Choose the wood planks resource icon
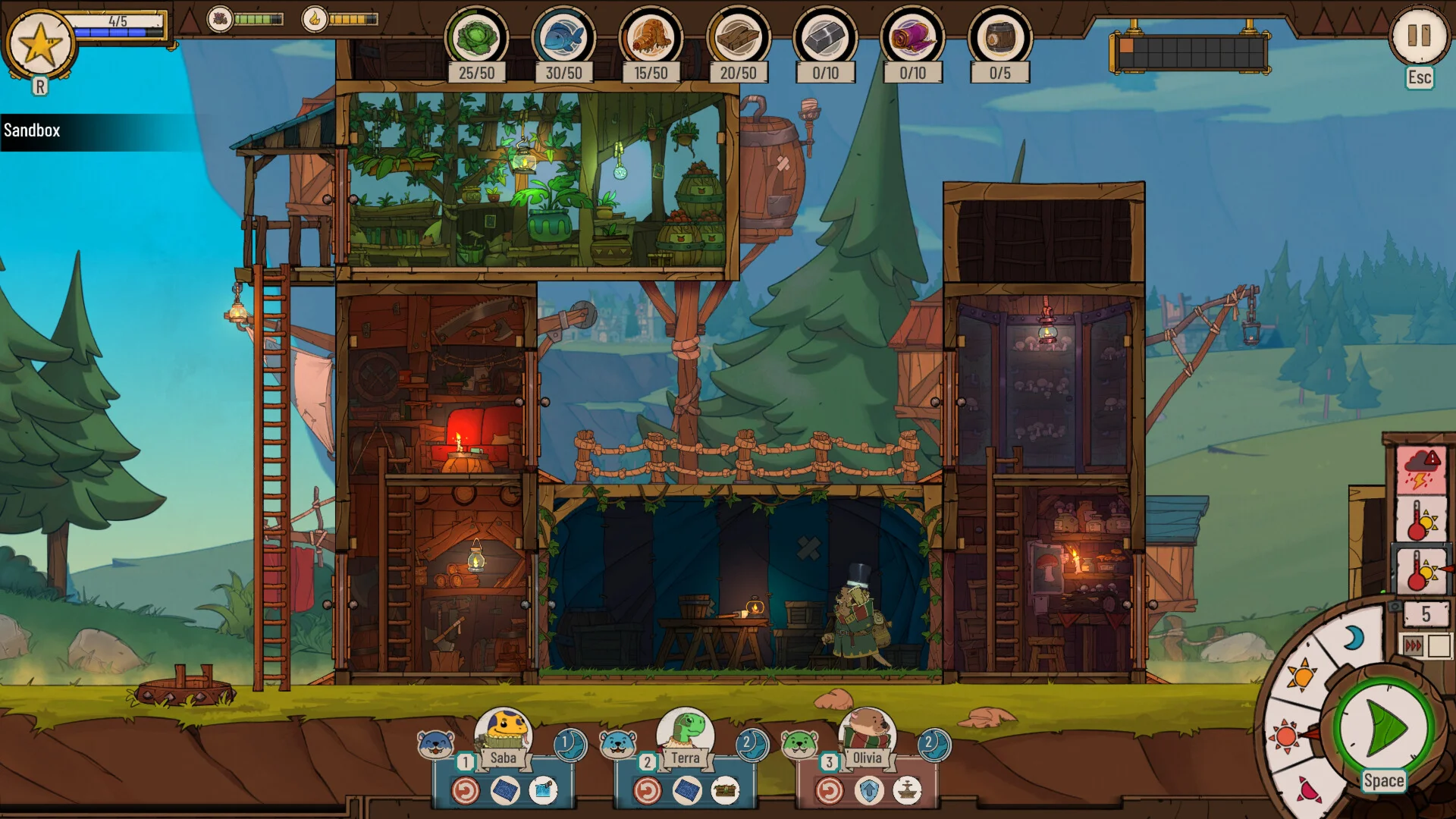The image size is (1456, 819). (738, 37)
